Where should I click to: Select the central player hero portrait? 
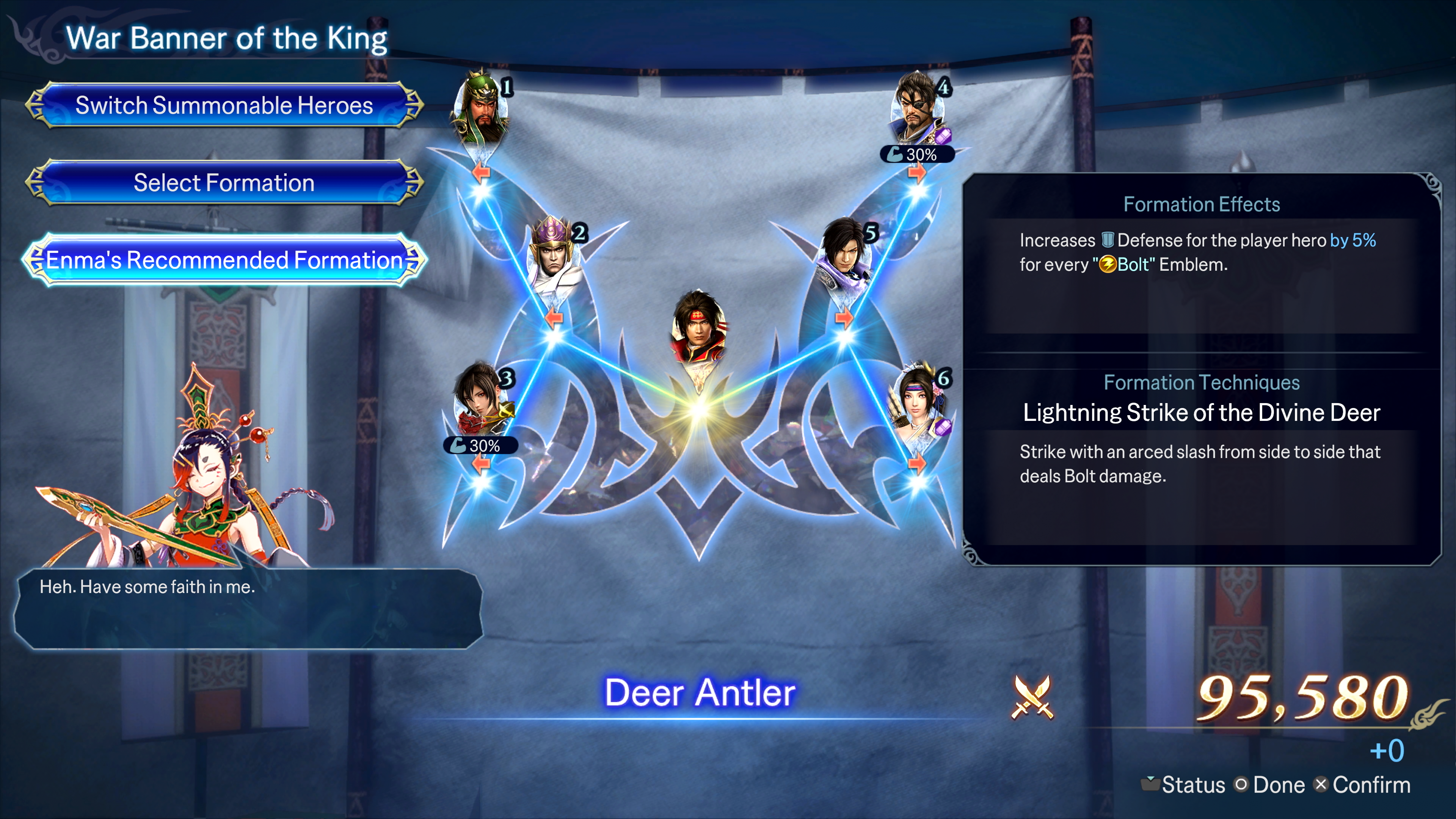698,328
